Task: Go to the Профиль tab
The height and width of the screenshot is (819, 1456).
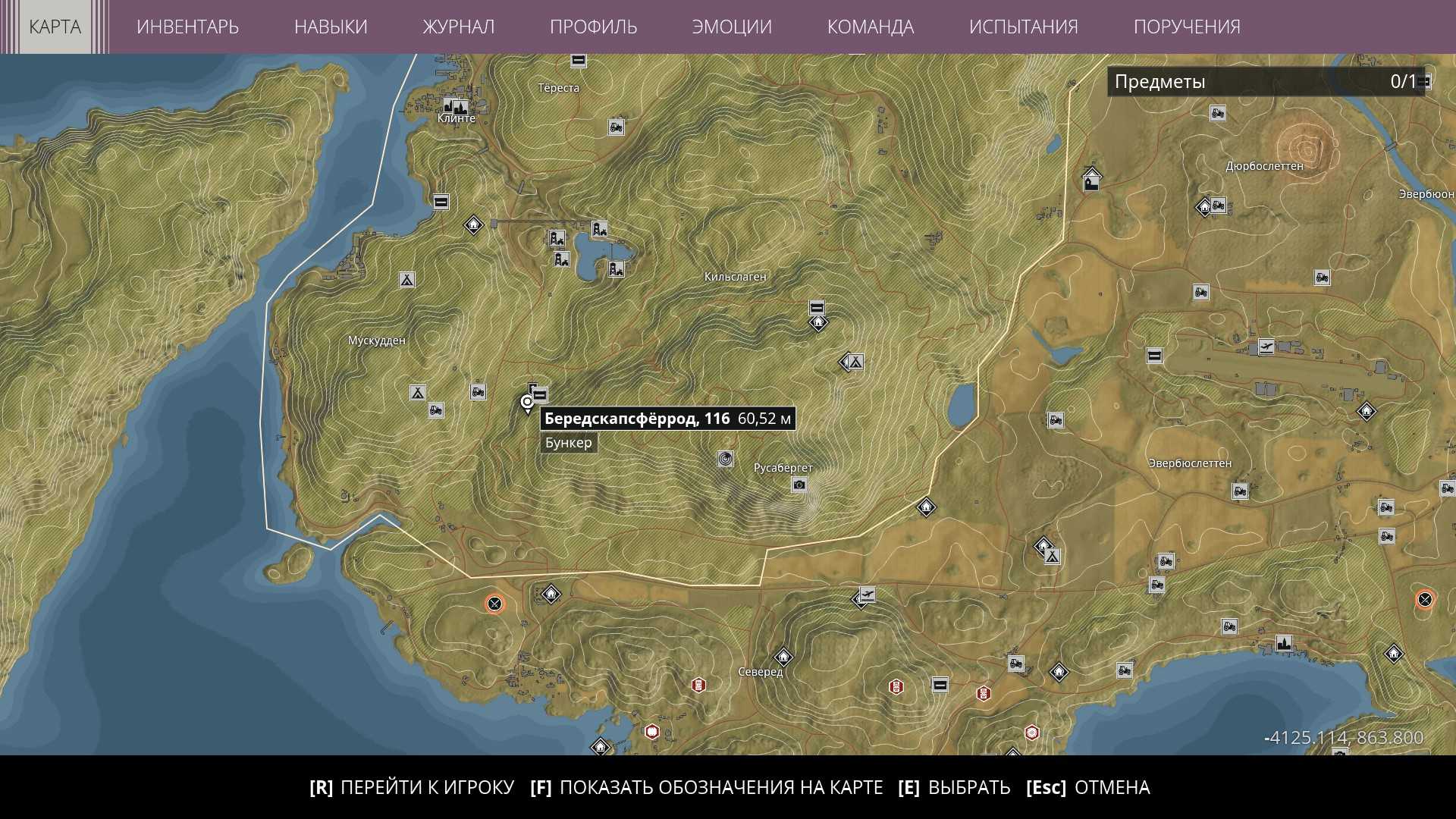Action: pos(593,27)
